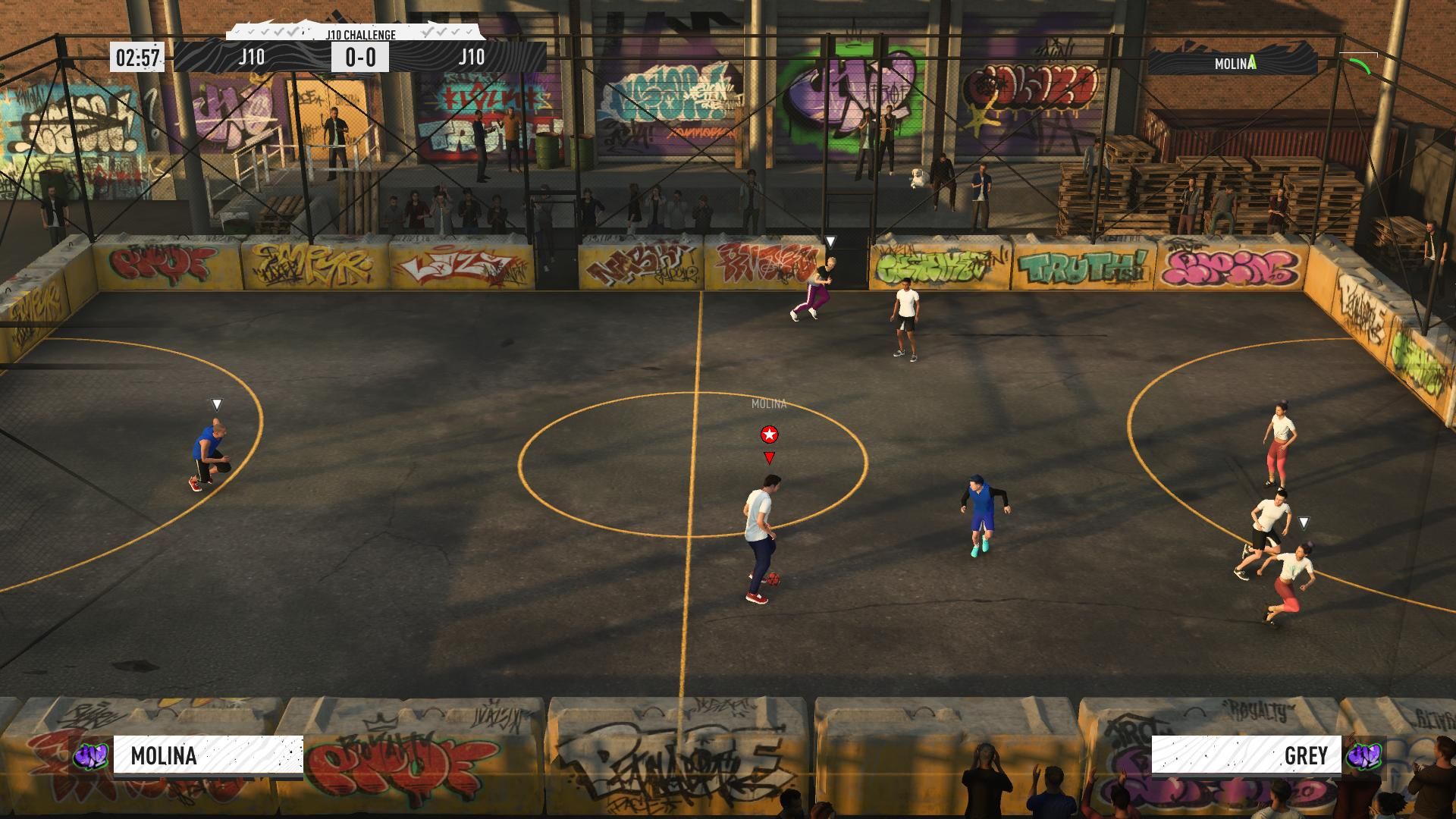Screen dimensions: 1456x819
Task: Click the red star marker above the ball carrier
Action: coord(770,435)
